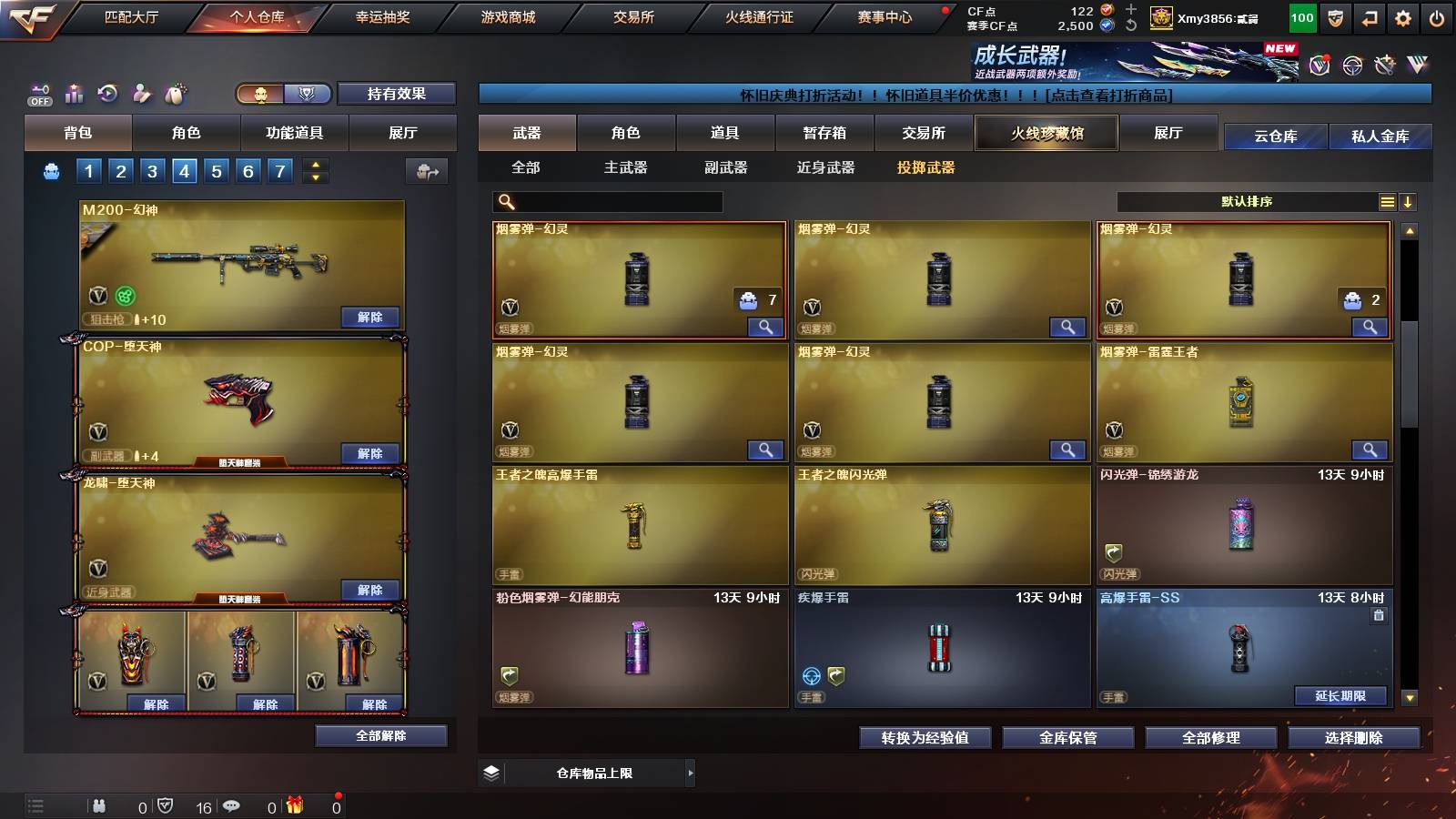Click the CF shield security icon
Image resolution: width=1456 pixels, height=819 pixels.
tap(1334, 16)
